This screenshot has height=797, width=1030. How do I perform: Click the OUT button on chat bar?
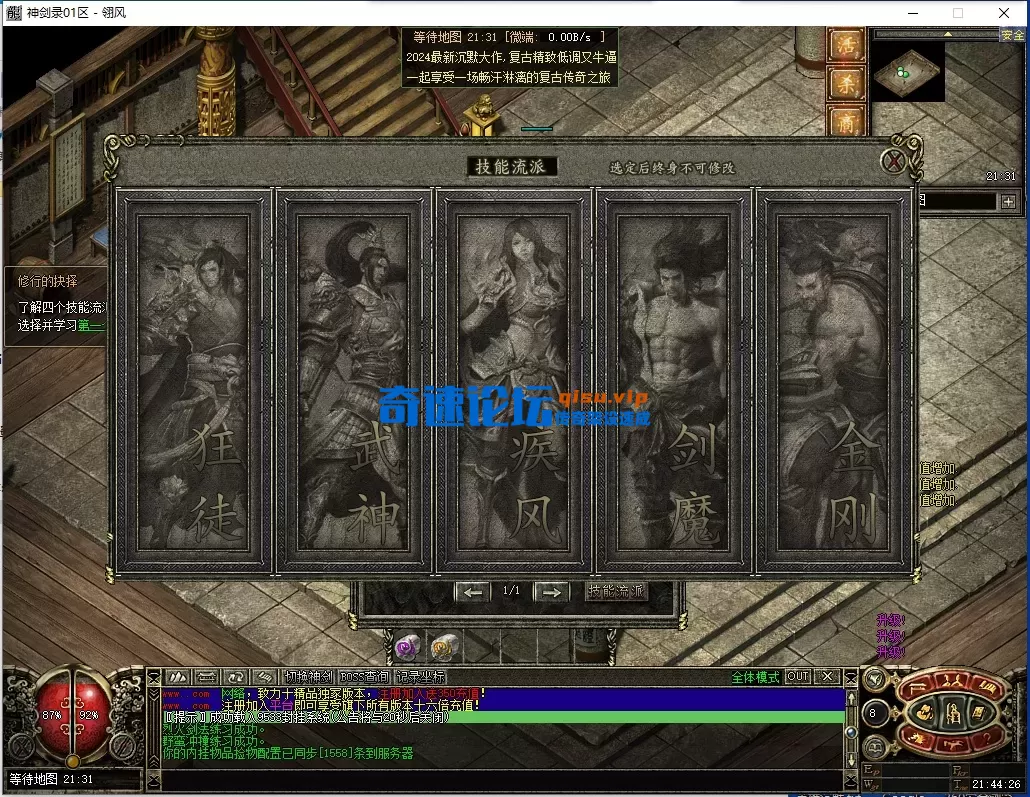point(797,677)
